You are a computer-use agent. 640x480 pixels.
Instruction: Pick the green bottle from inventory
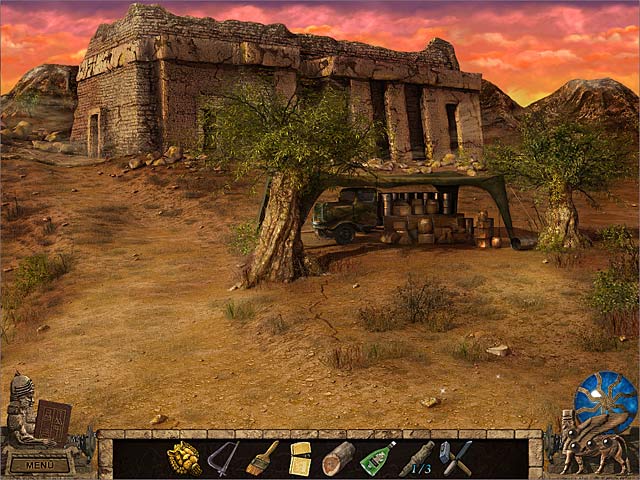coord(376,458)
